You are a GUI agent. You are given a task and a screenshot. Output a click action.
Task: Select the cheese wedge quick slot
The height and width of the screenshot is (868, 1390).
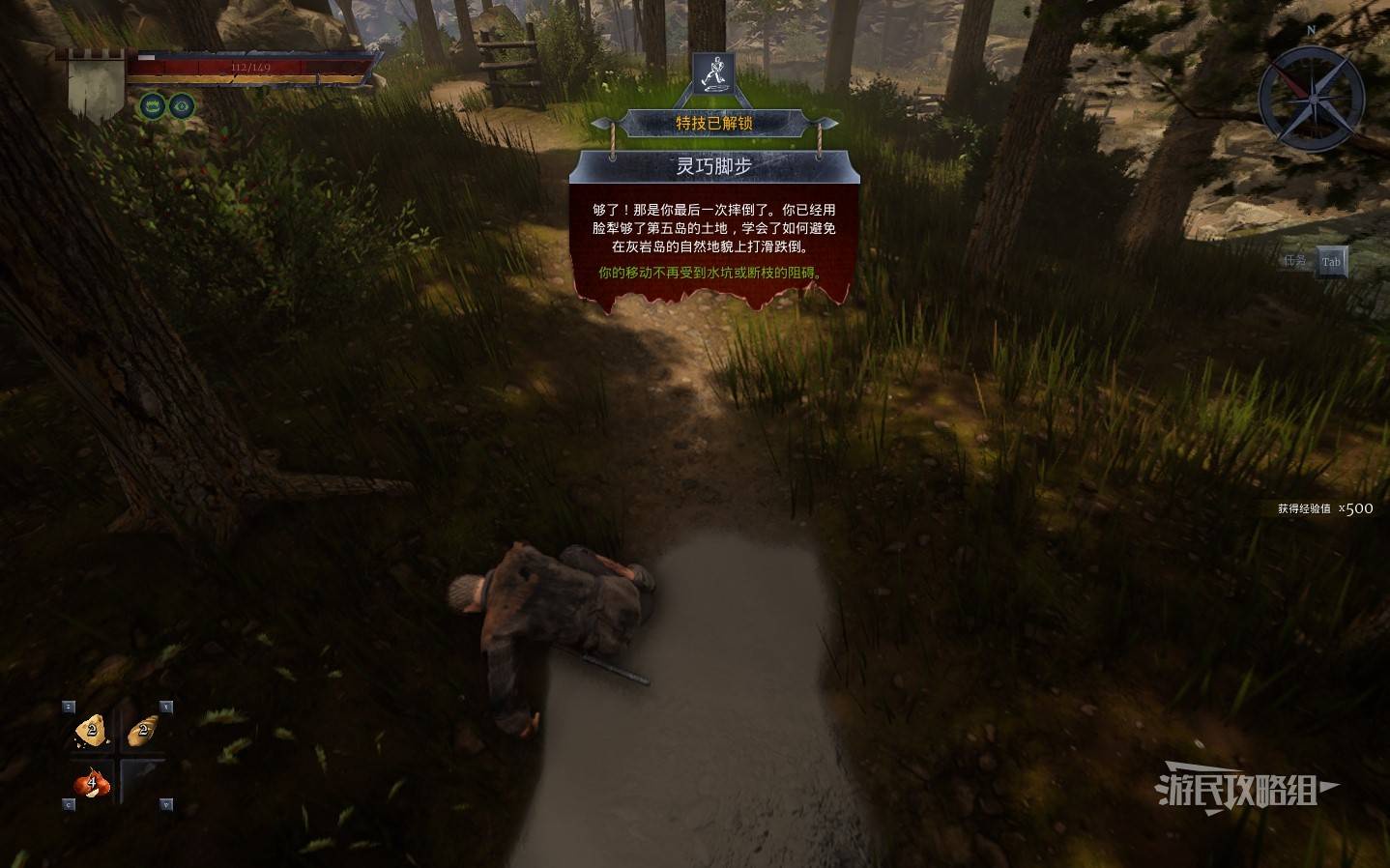pyautogui.click(x=91, y=732)
